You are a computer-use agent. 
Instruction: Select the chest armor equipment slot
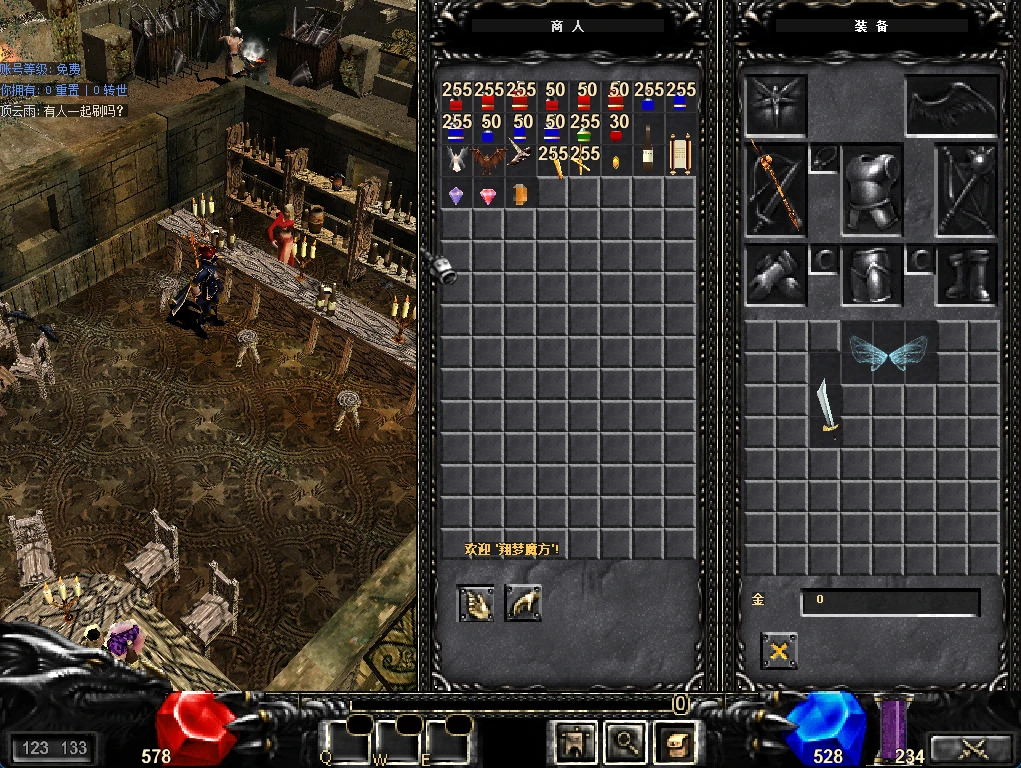tap(872, 192)
